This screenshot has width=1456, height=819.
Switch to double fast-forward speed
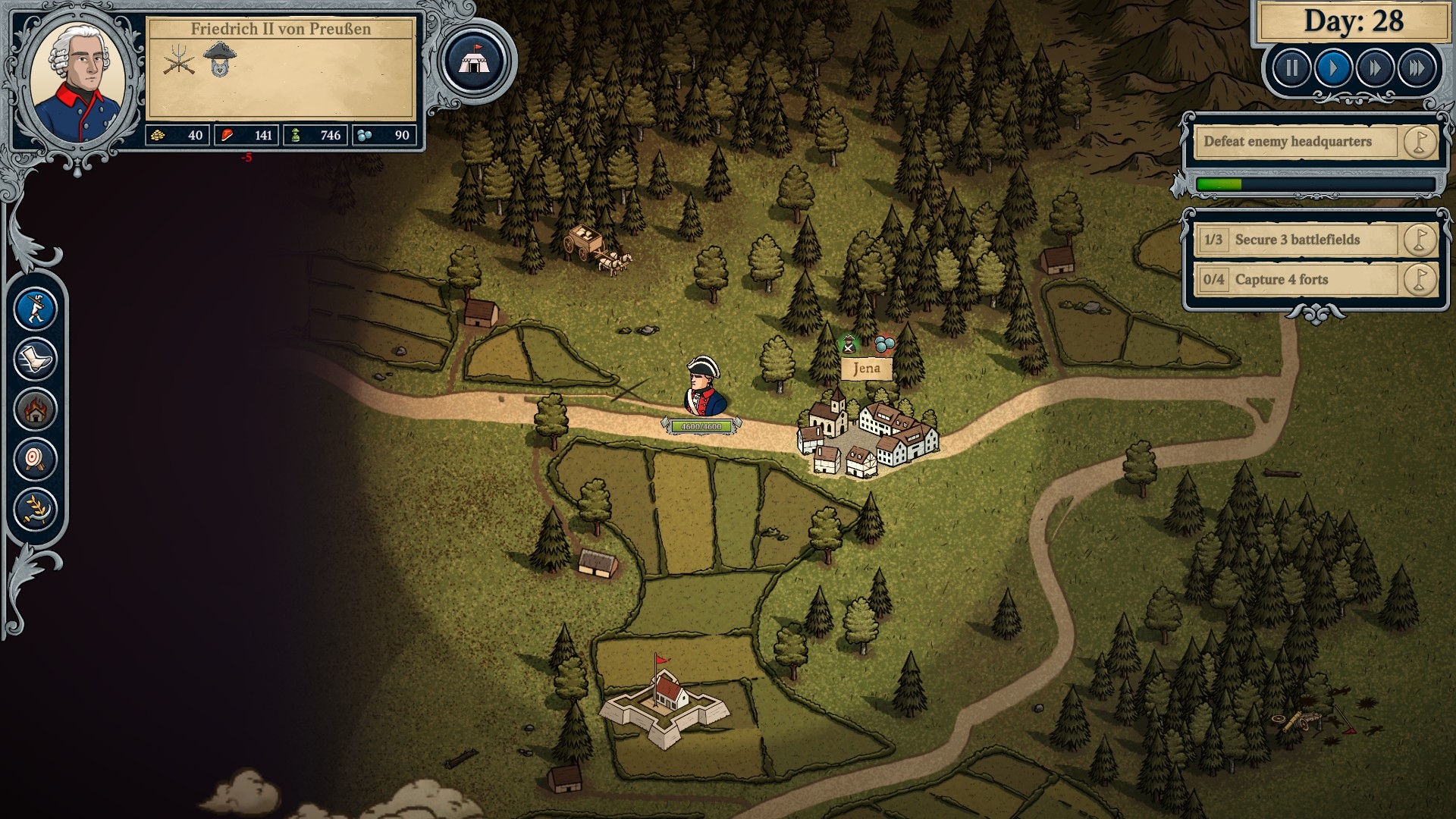(1375, 69)
